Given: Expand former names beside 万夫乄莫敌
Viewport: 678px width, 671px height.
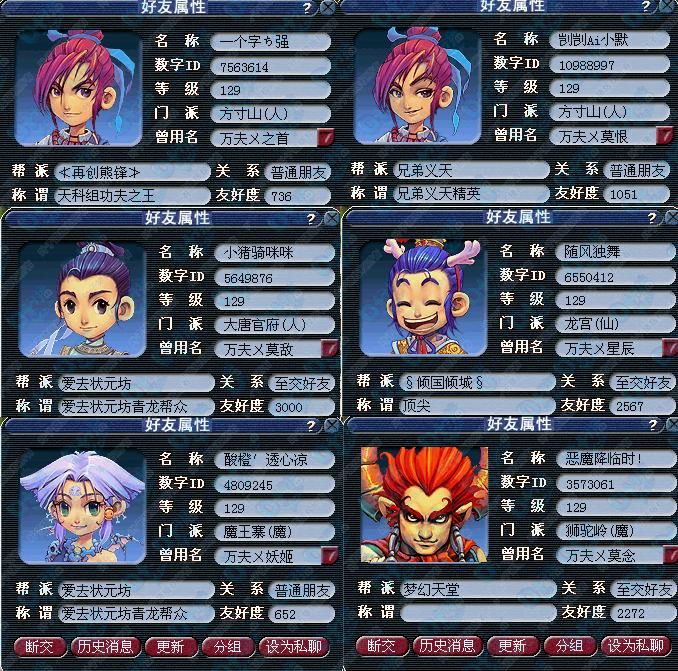Looking at the screenshot, I should (x=330, y=348).
